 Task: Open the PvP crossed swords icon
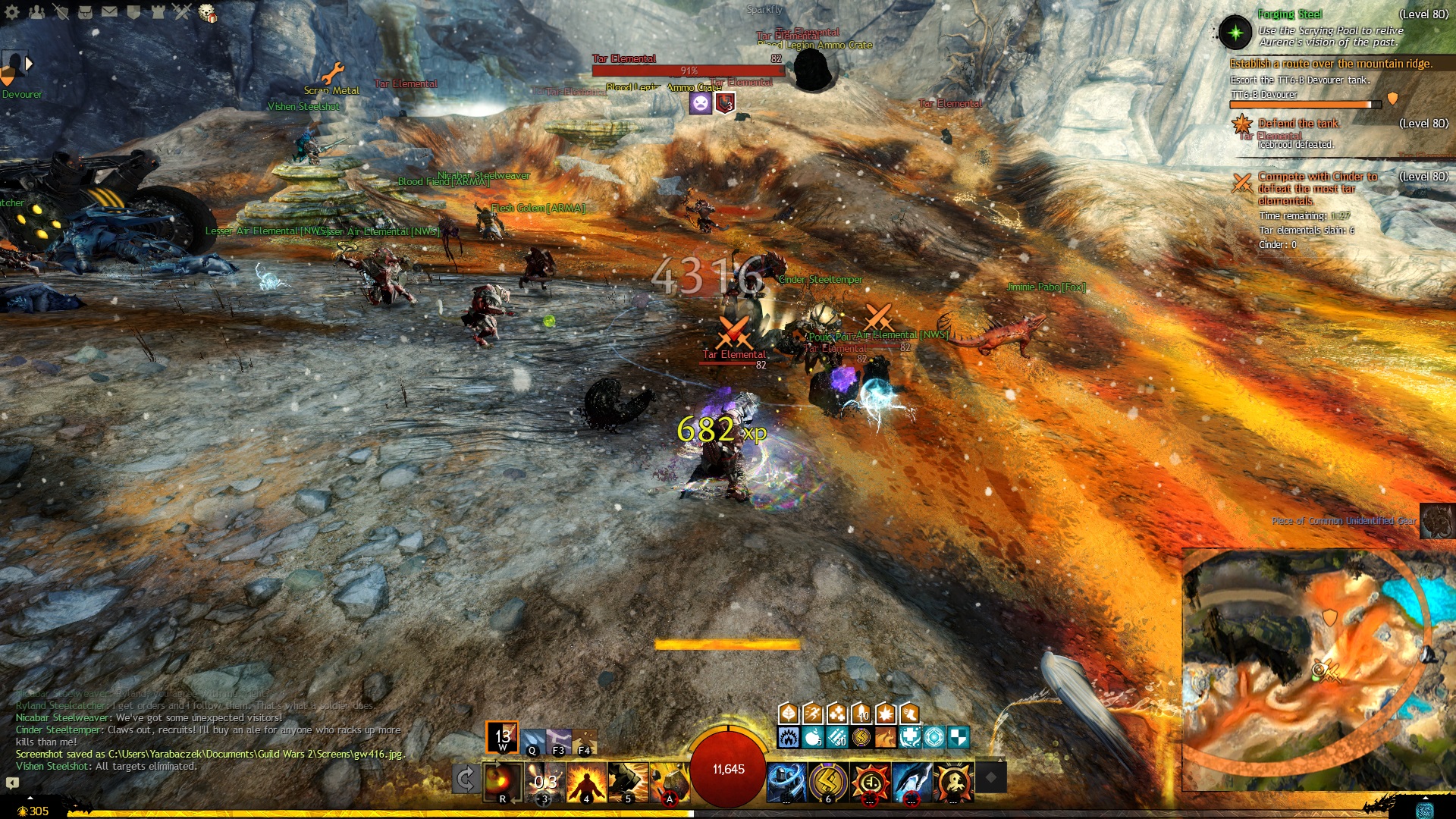pyautogui.click(x=183, y=11)
